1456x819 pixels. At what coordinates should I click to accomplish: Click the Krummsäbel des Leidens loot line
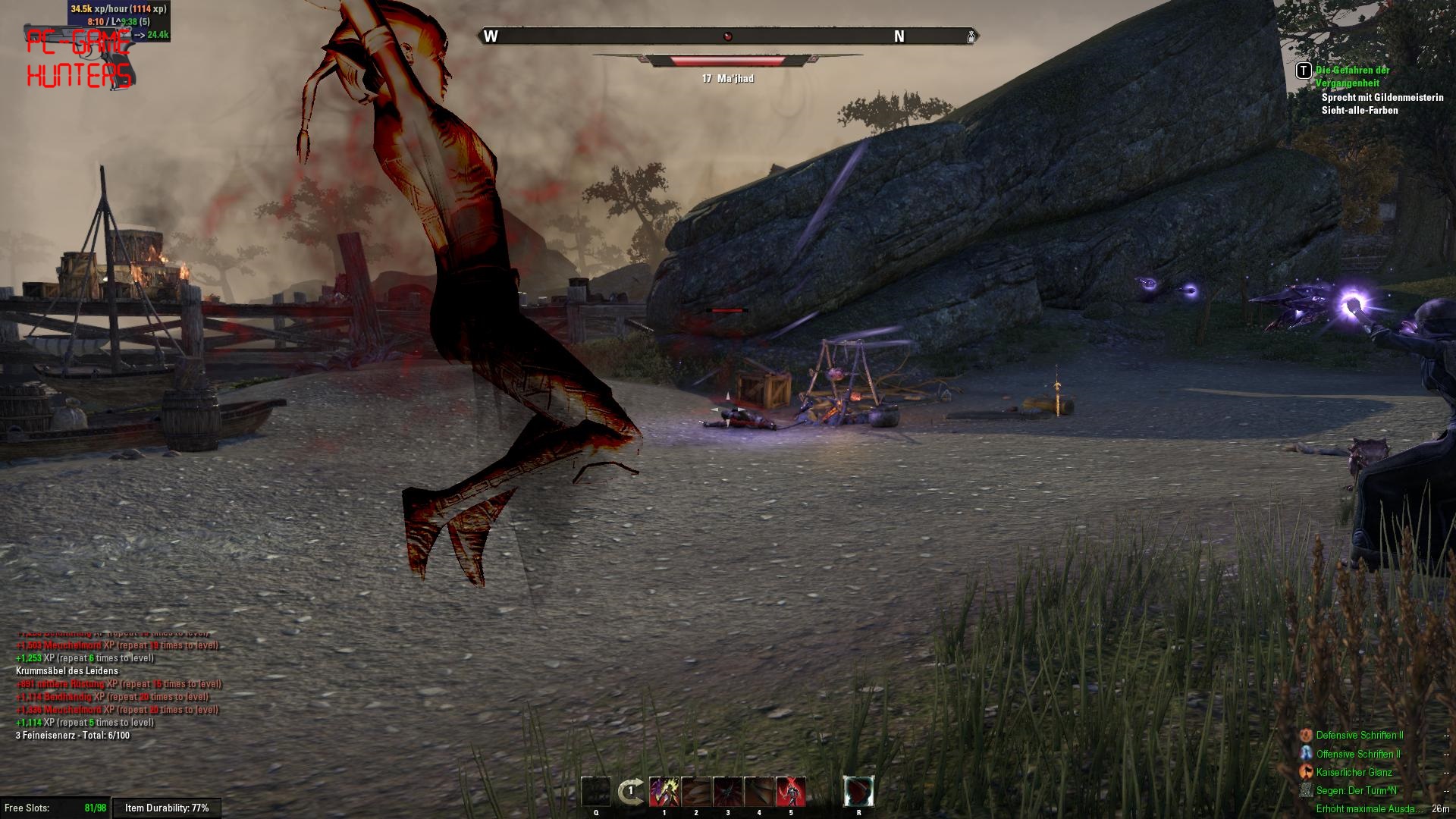tap(67, 671)
